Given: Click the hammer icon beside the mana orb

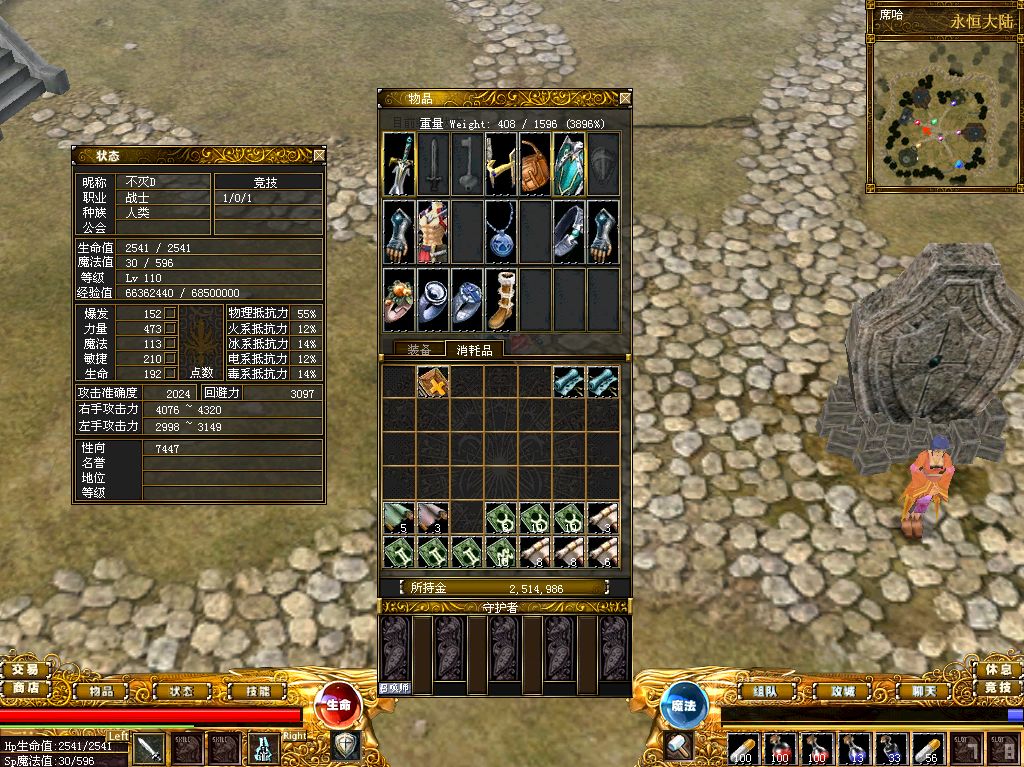Looking at the screenshot, I should pos(678,745).
